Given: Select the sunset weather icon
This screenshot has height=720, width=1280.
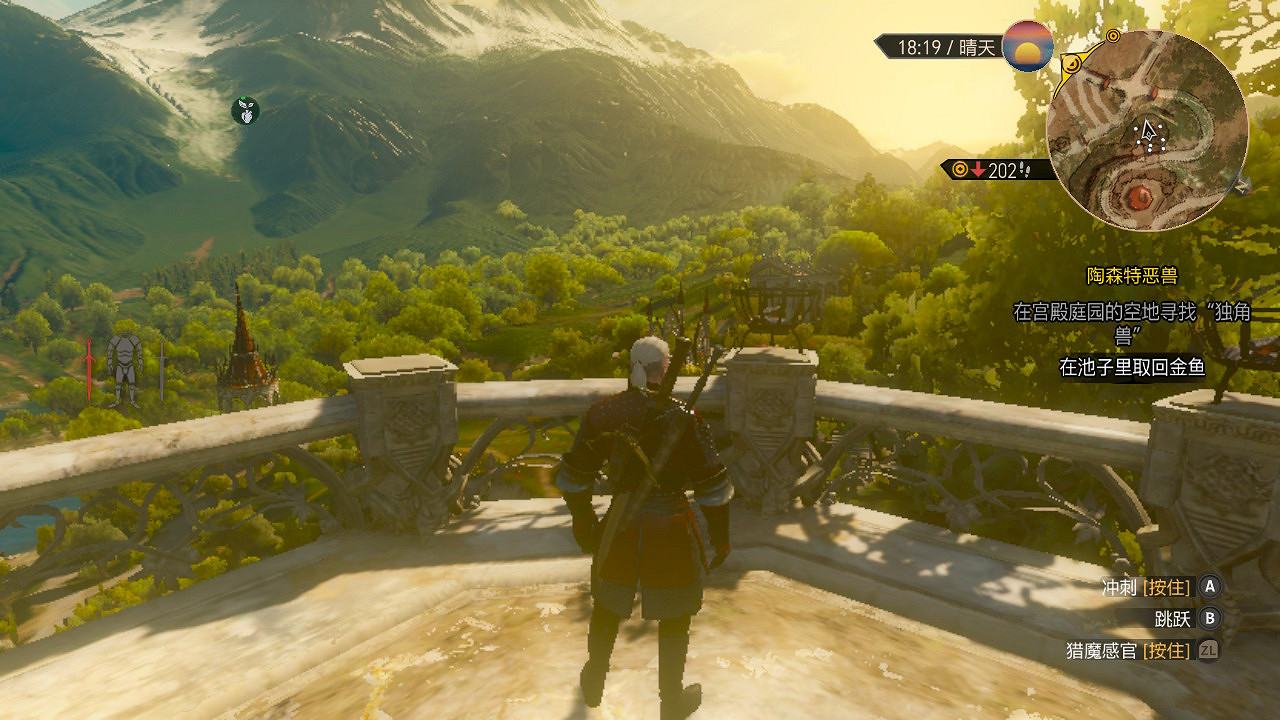Looking at the screenshot, I should (1028, 46).
